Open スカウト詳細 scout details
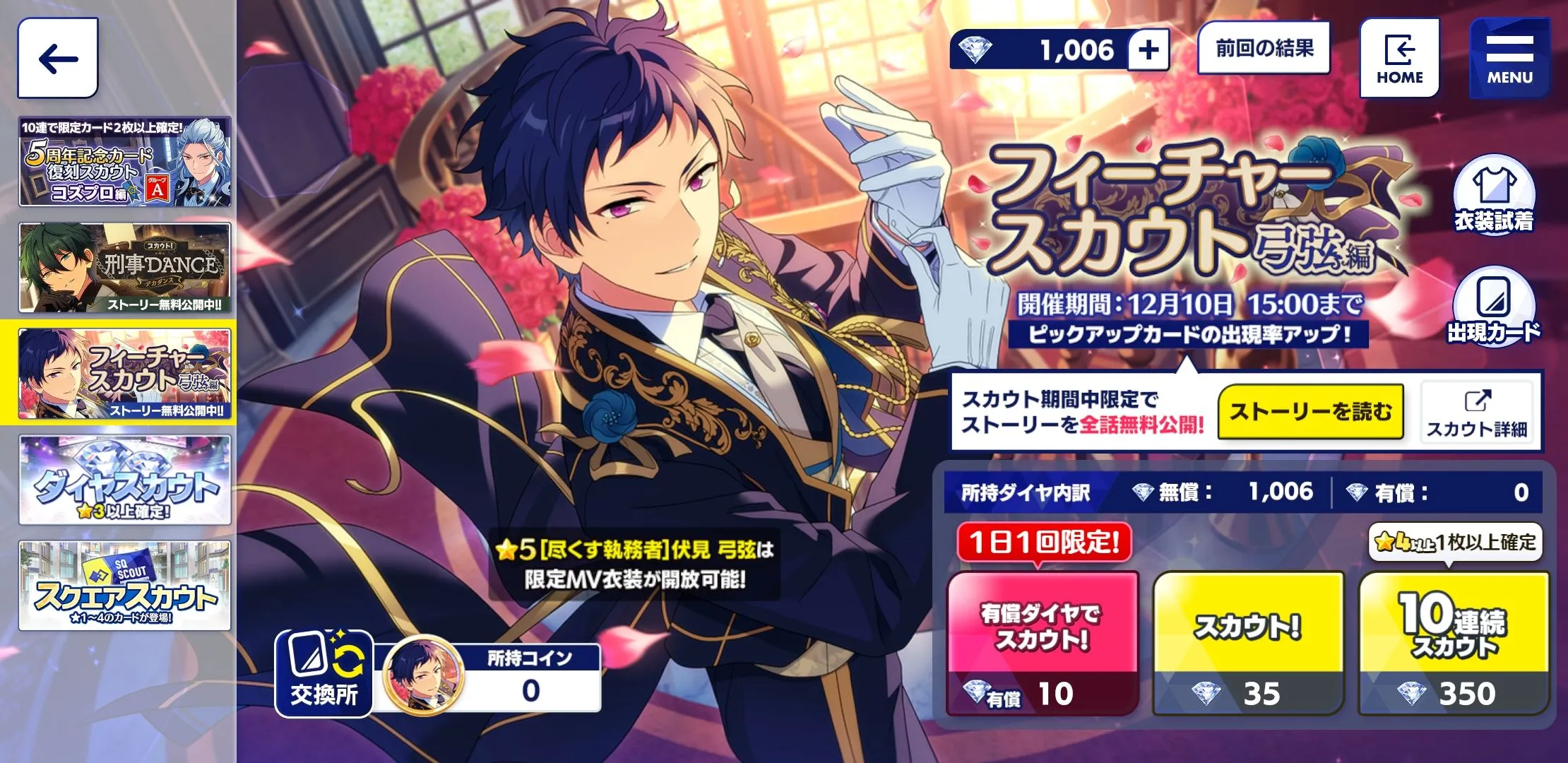1568x763 pixels. tap(1477, 412)
